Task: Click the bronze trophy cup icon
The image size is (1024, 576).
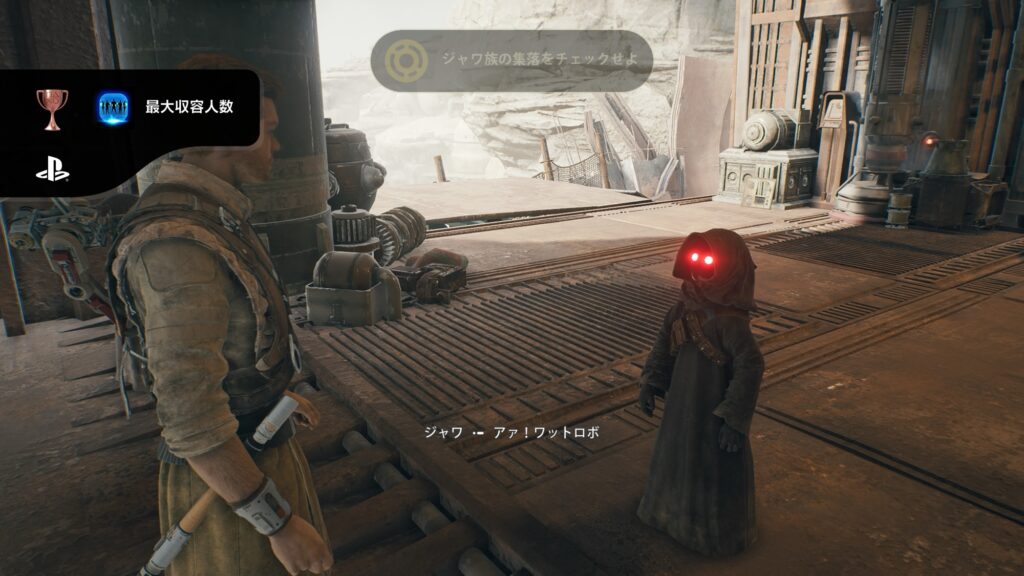Action: coord(52,108)
